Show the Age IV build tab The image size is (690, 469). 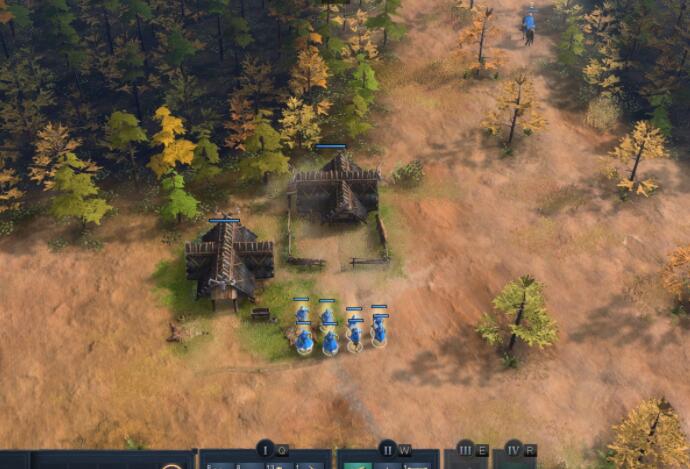point(513,449)
